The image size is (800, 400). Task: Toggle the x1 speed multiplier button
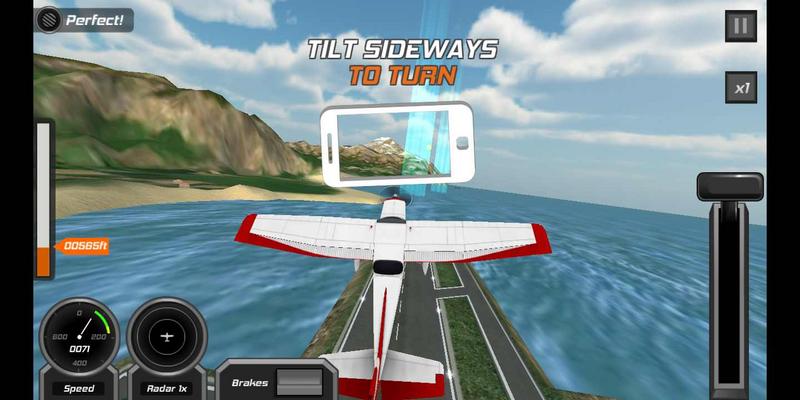pos(740,88)
